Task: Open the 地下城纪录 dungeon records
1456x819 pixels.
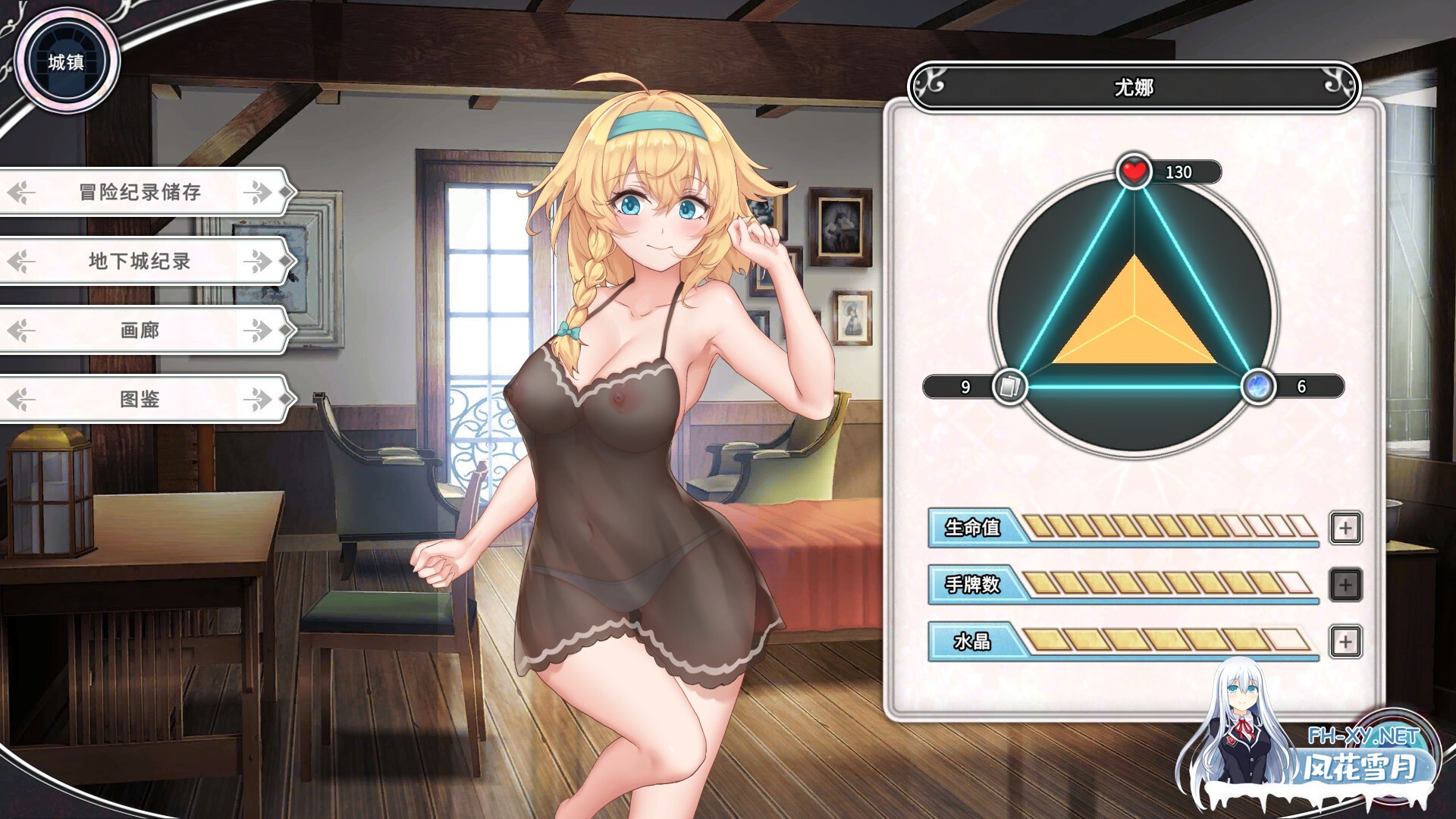Action: (140, 261)
